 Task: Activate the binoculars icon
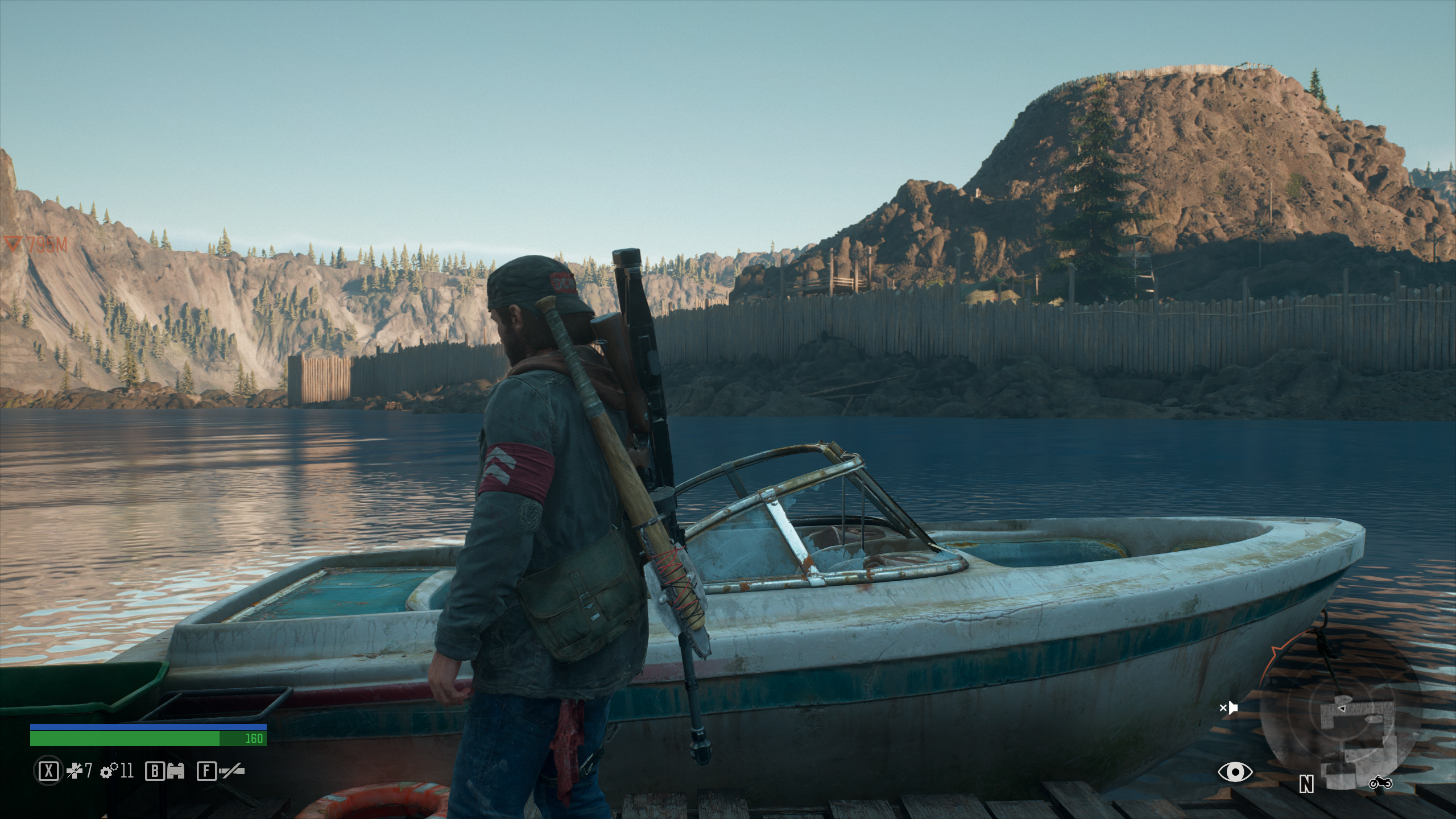(176, 772)
